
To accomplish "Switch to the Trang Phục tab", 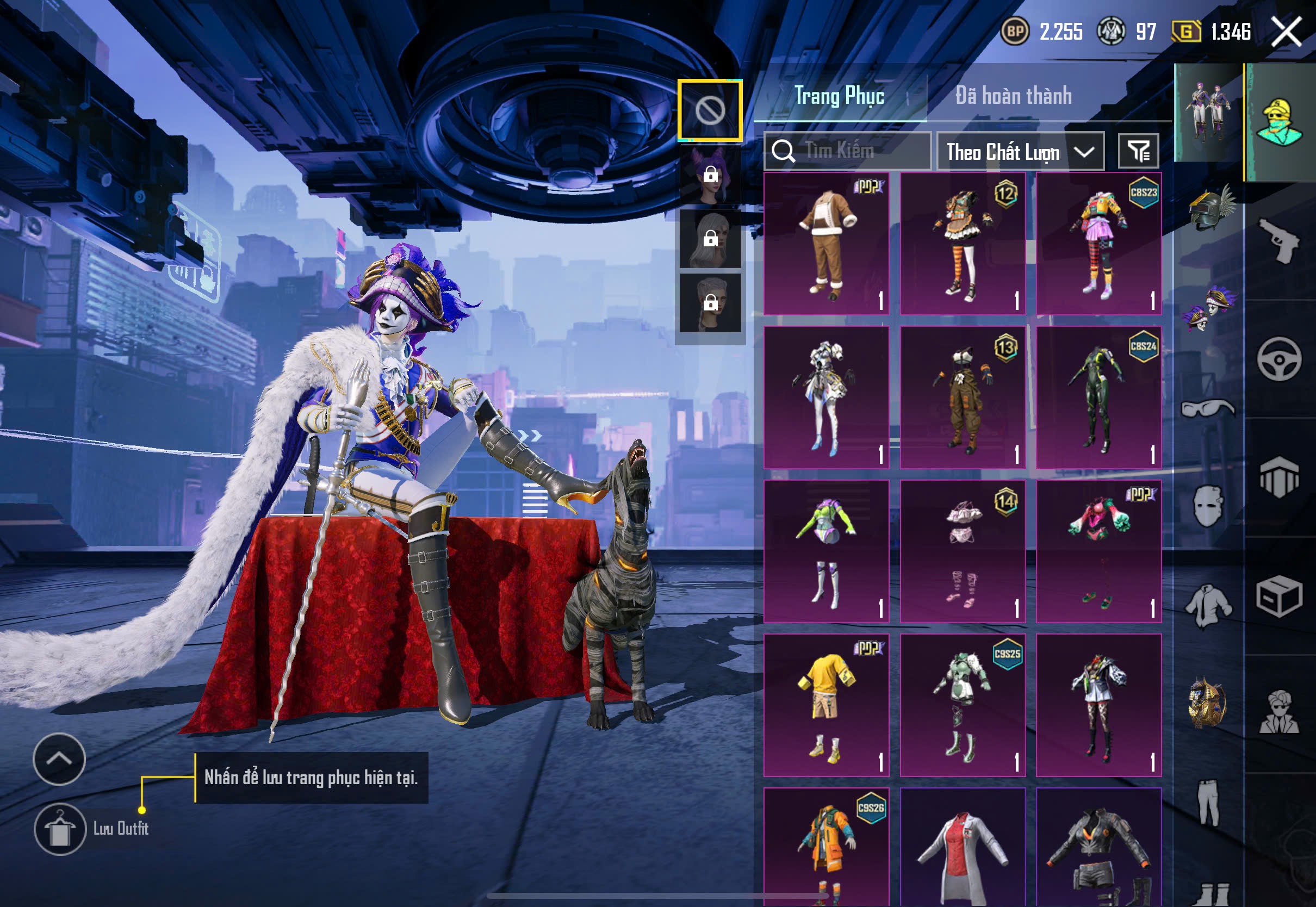I will pos(839,96).
